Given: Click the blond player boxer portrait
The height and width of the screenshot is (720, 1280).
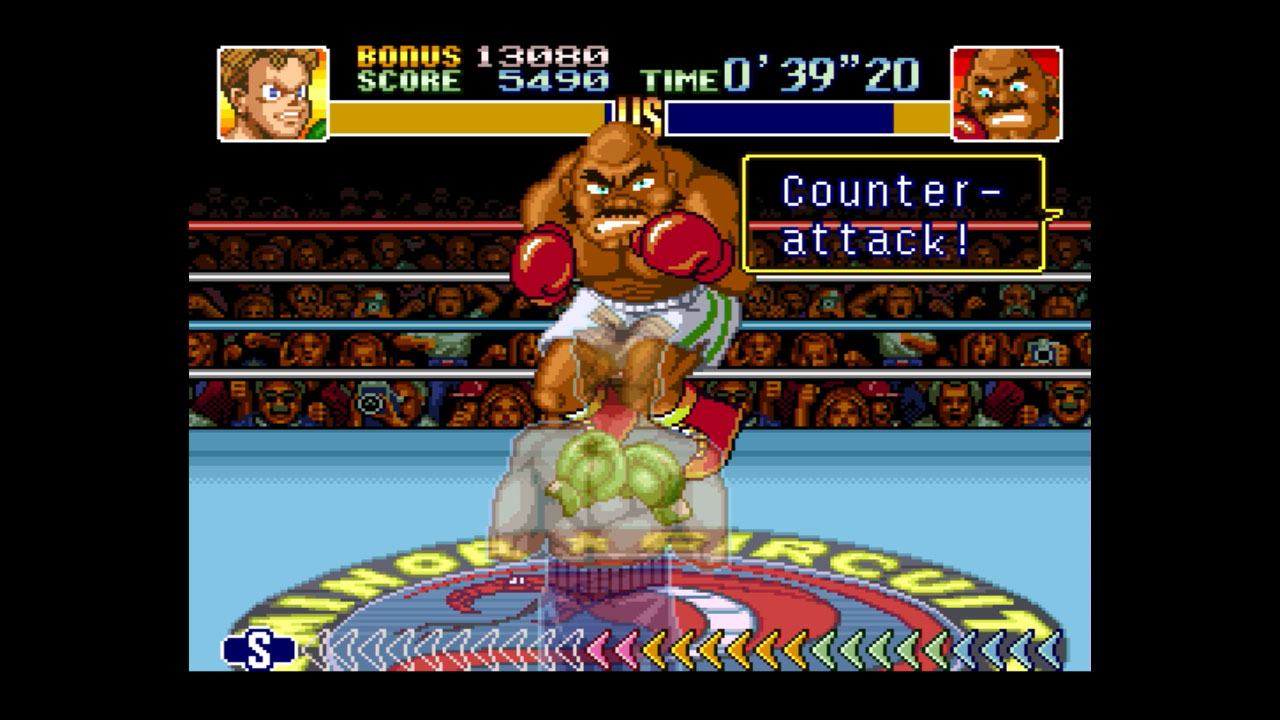Looking at the screenshot, I should click(273, 93).
